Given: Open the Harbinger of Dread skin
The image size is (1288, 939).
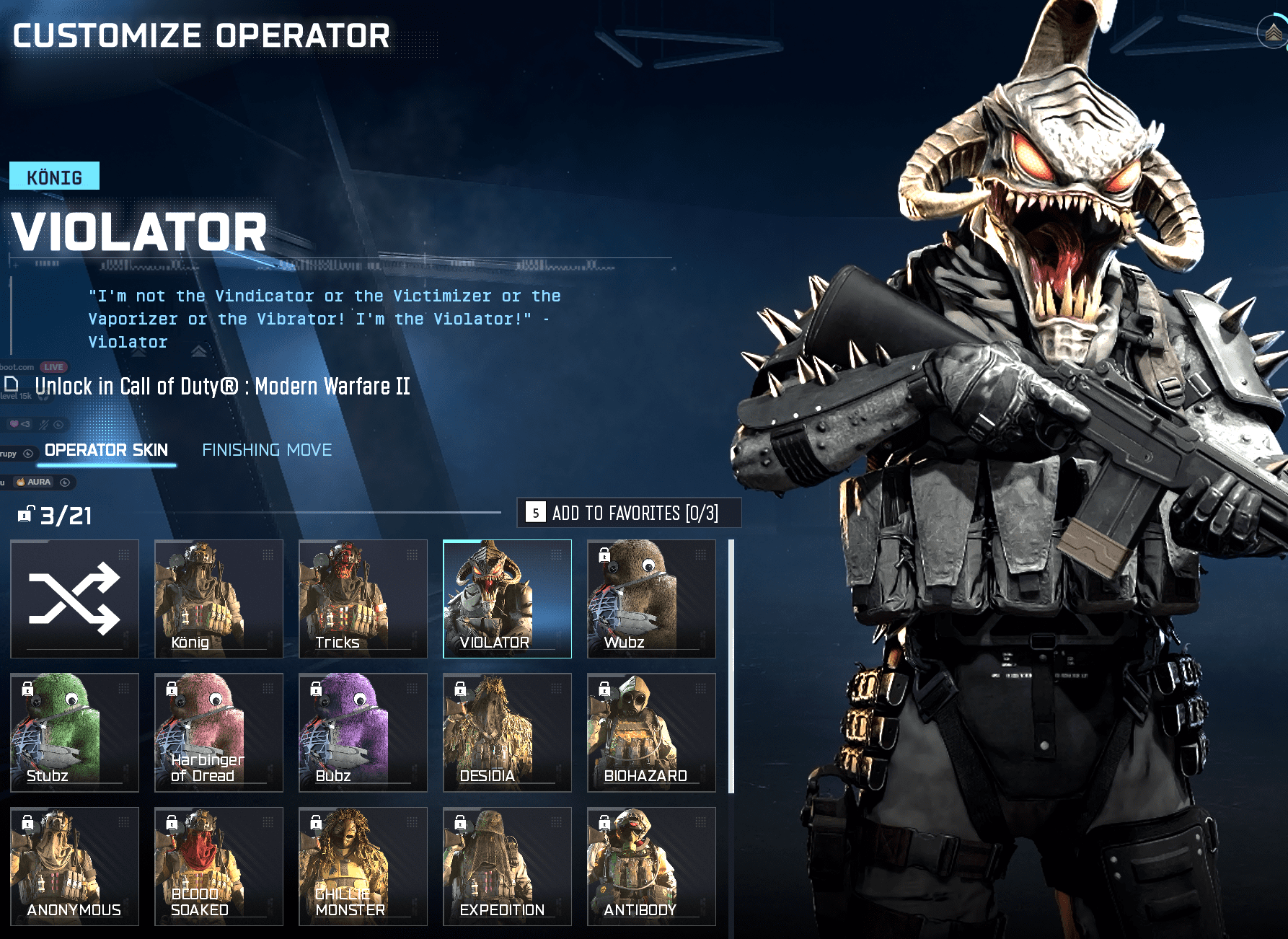Looking at the screenshot, I should point(219,732).
